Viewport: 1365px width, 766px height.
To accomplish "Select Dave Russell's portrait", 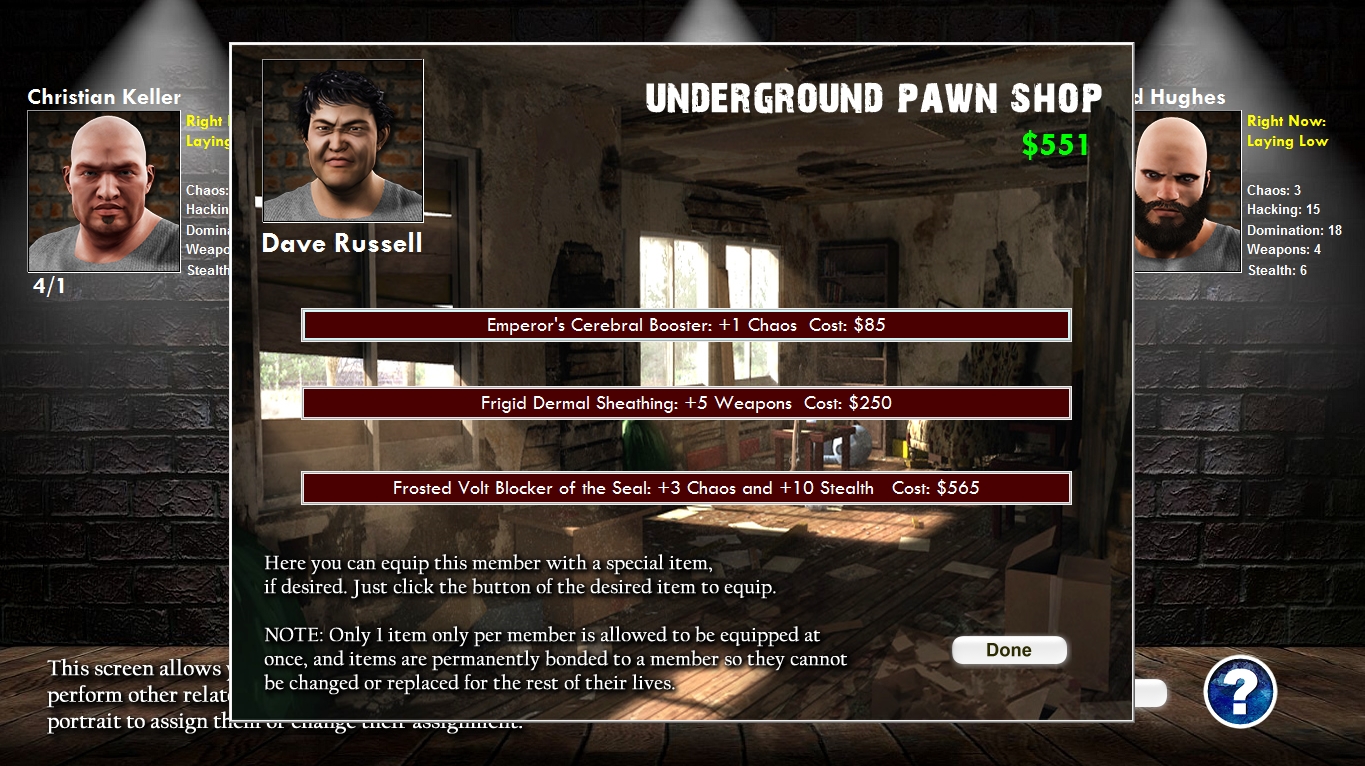I will pos(342,140).
